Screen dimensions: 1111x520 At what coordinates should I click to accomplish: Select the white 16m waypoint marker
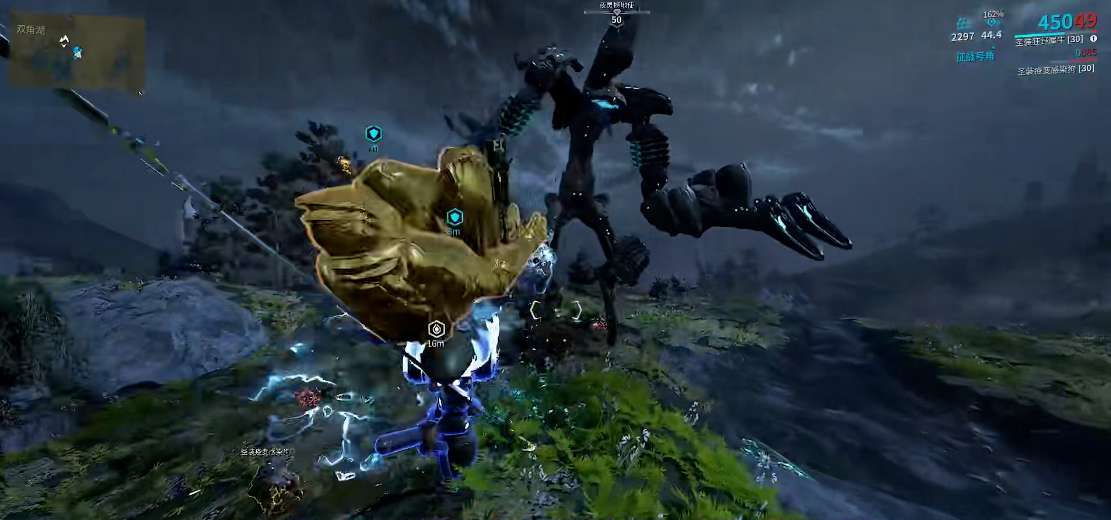436,328
